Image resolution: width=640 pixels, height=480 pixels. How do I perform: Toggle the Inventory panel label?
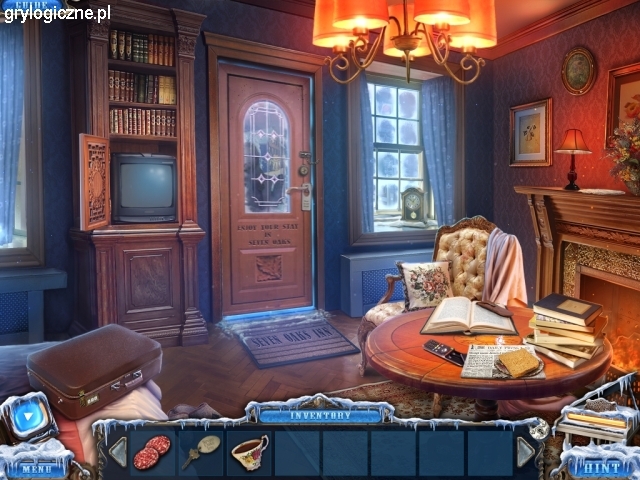click(x=319, y=414)
